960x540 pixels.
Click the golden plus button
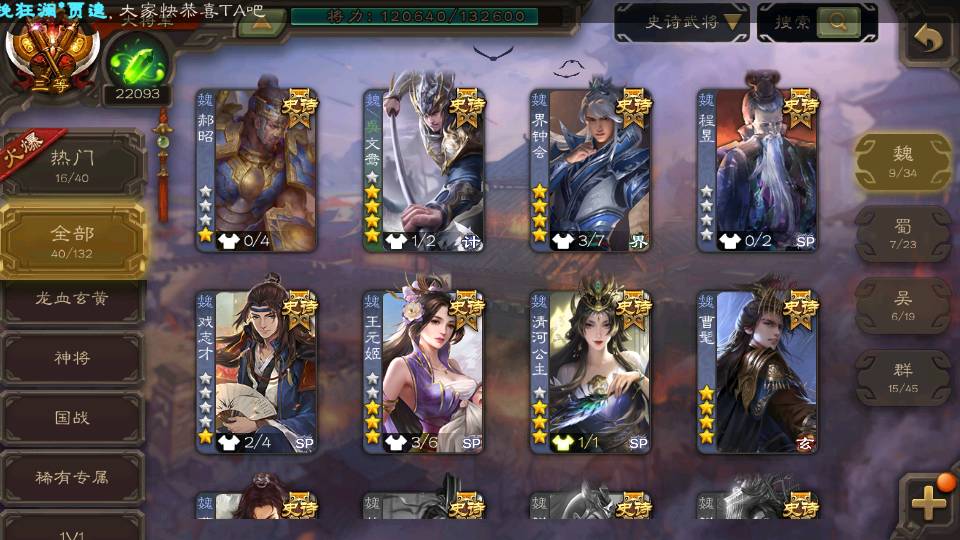pos(928,503)
